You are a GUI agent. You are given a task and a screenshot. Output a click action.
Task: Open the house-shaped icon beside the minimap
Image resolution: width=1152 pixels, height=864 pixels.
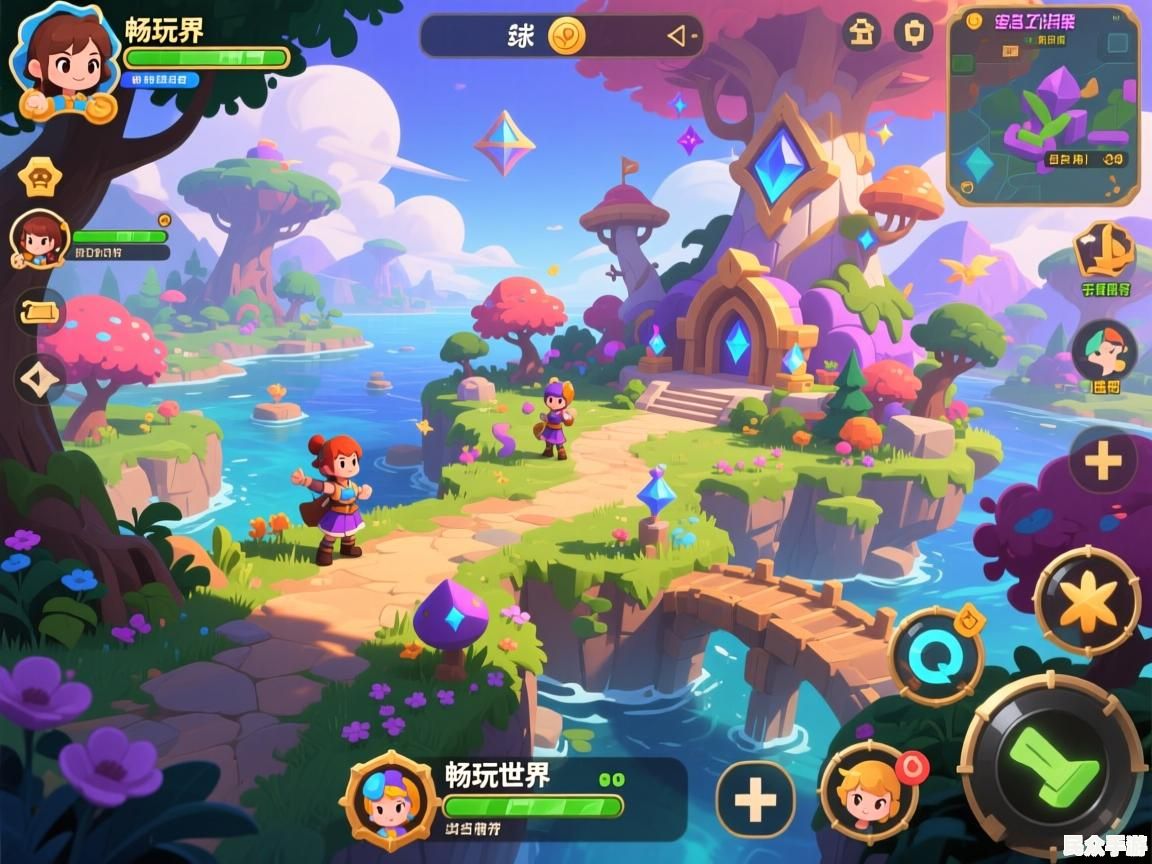[x=861, y=33]
